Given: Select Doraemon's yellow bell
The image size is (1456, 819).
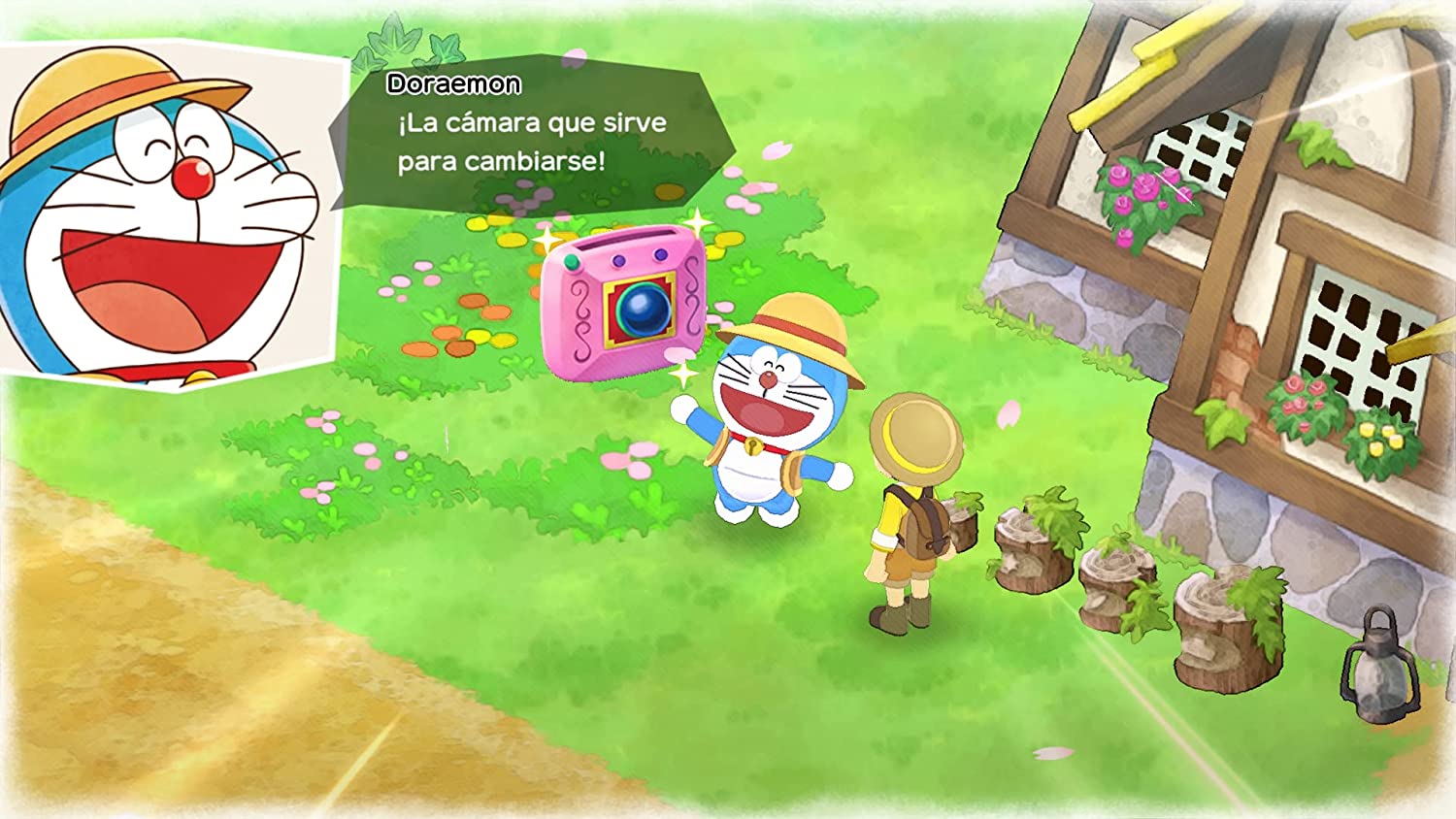Looking at the screenshot, I should tap(752, 446).
